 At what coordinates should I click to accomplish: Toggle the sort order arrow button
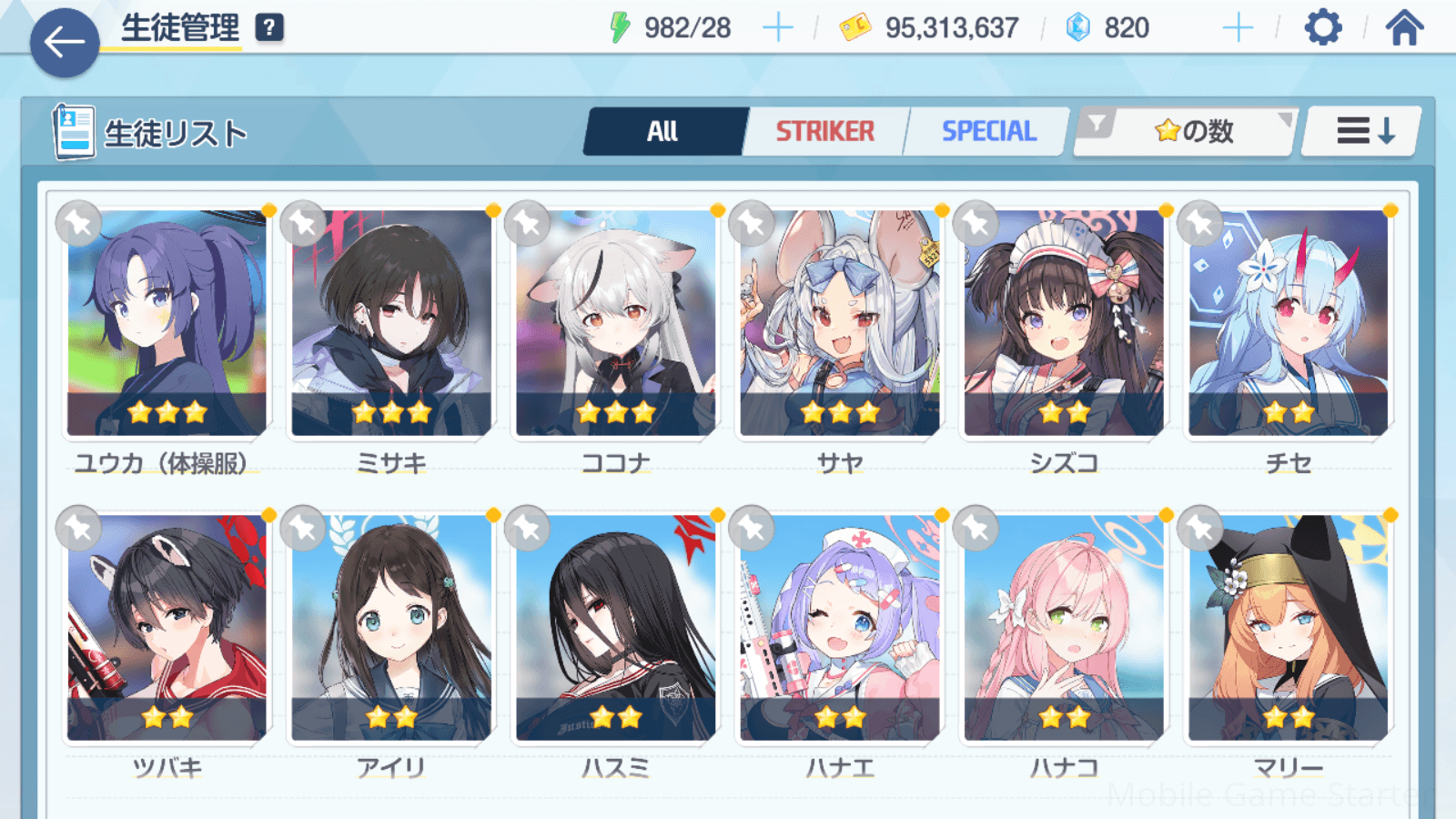coord(1364,132)
